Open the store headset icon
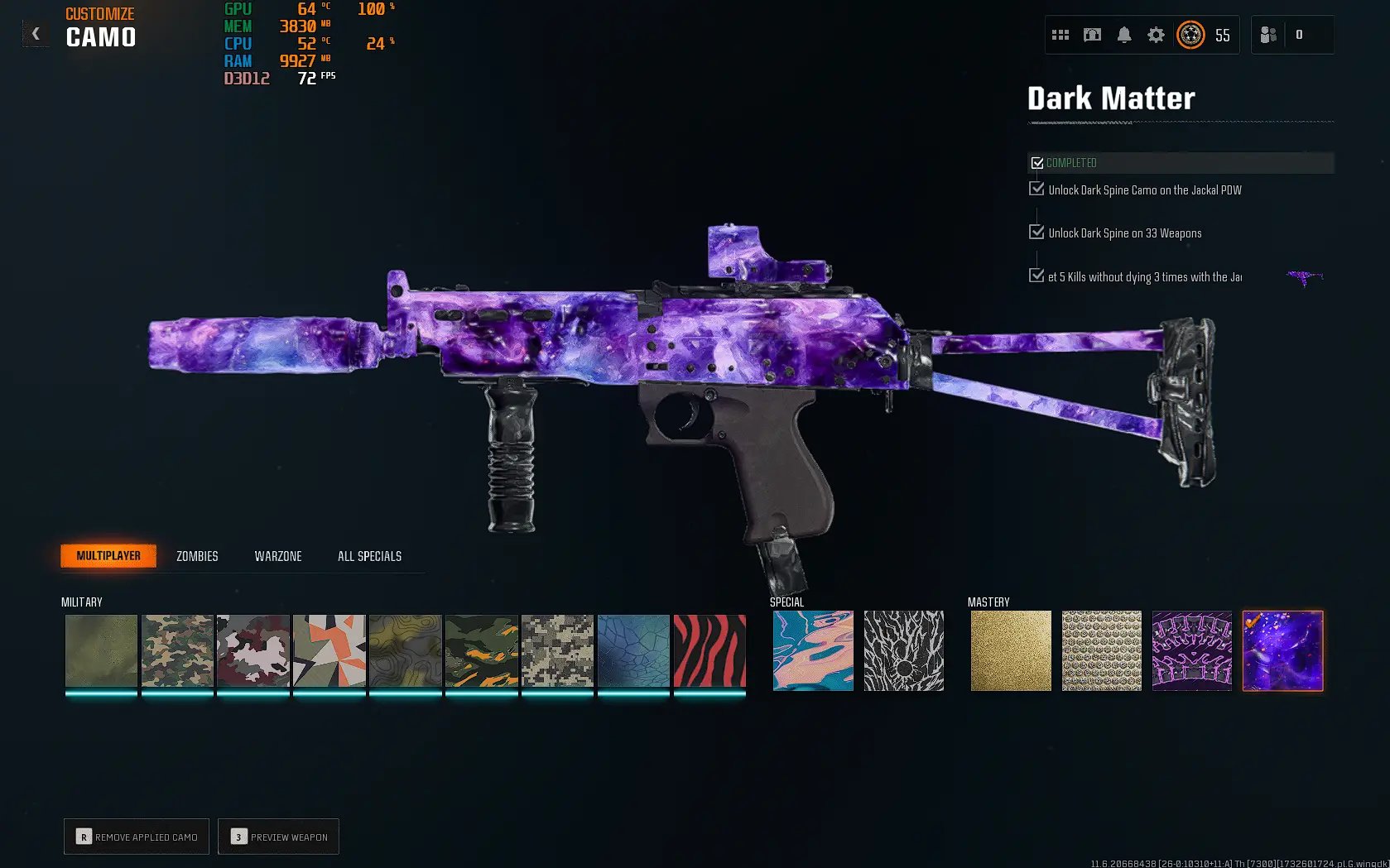Screen dimensions: 1390x868 point(1092,35)
